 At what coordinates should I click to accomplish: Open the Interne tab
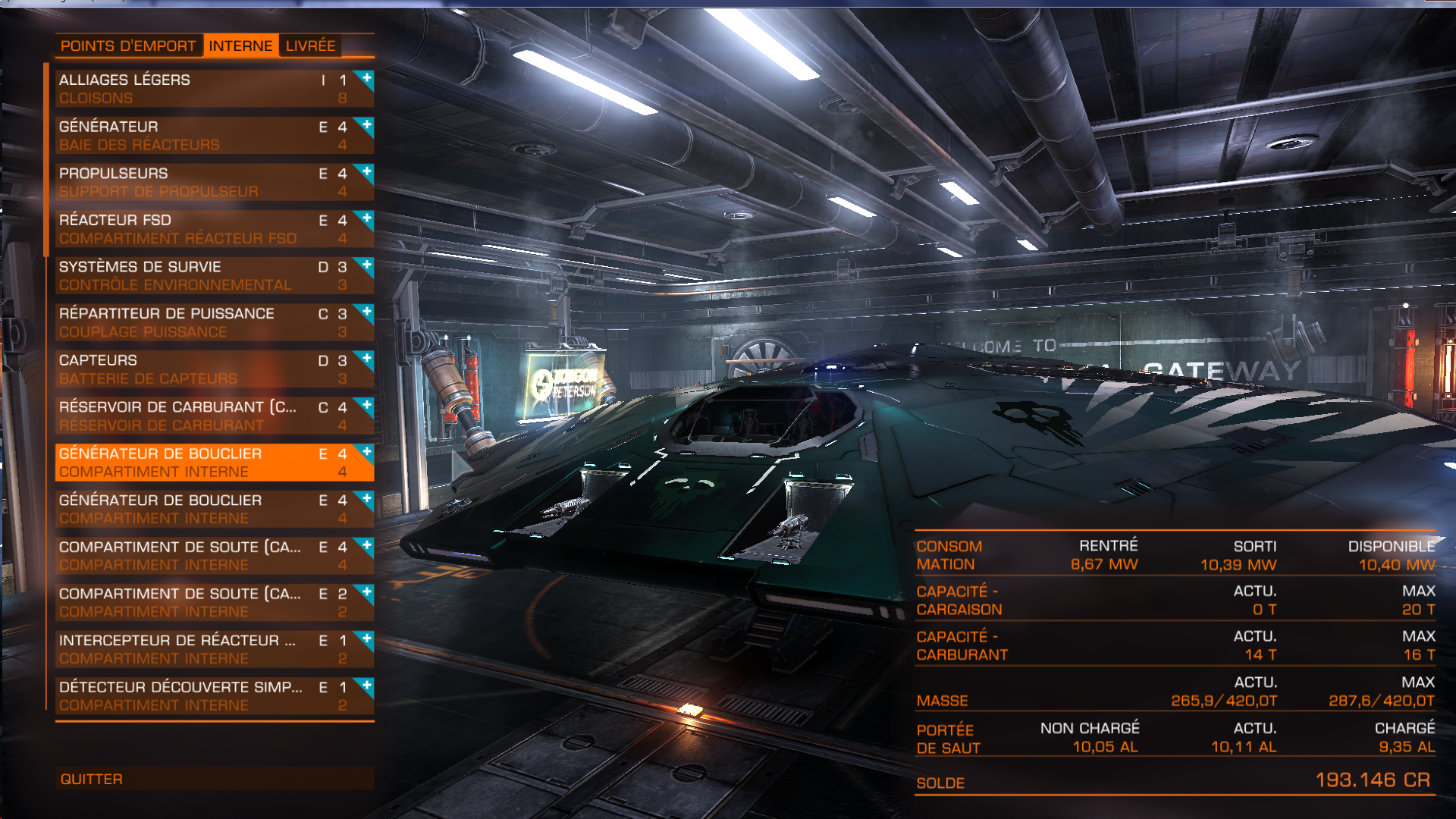point(240,46)
